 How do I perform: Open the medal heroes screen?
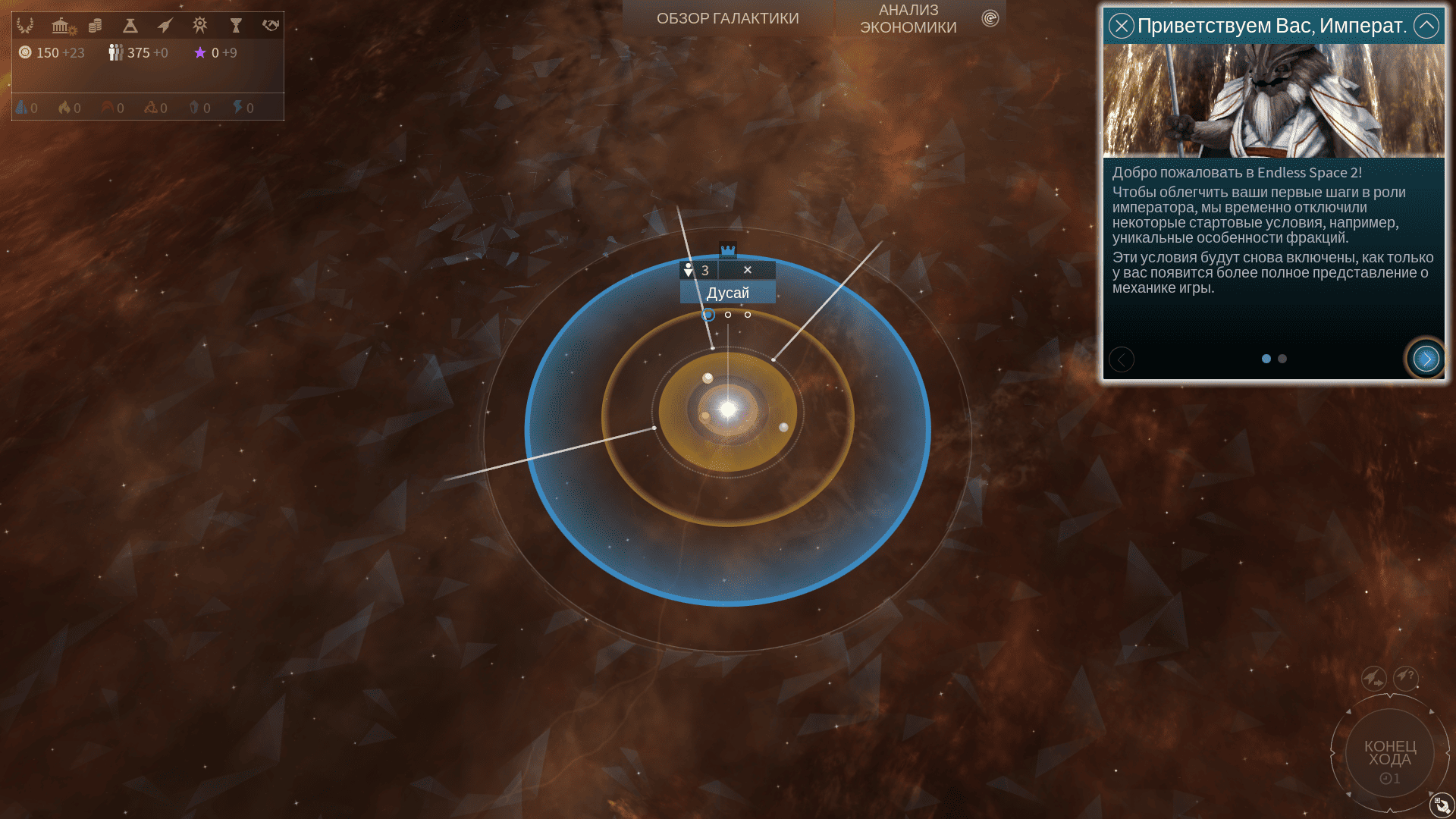200,26
